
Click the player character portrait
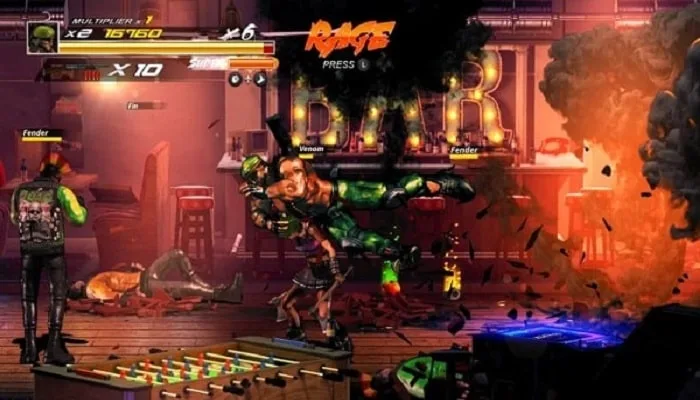(x=44, y=38)
